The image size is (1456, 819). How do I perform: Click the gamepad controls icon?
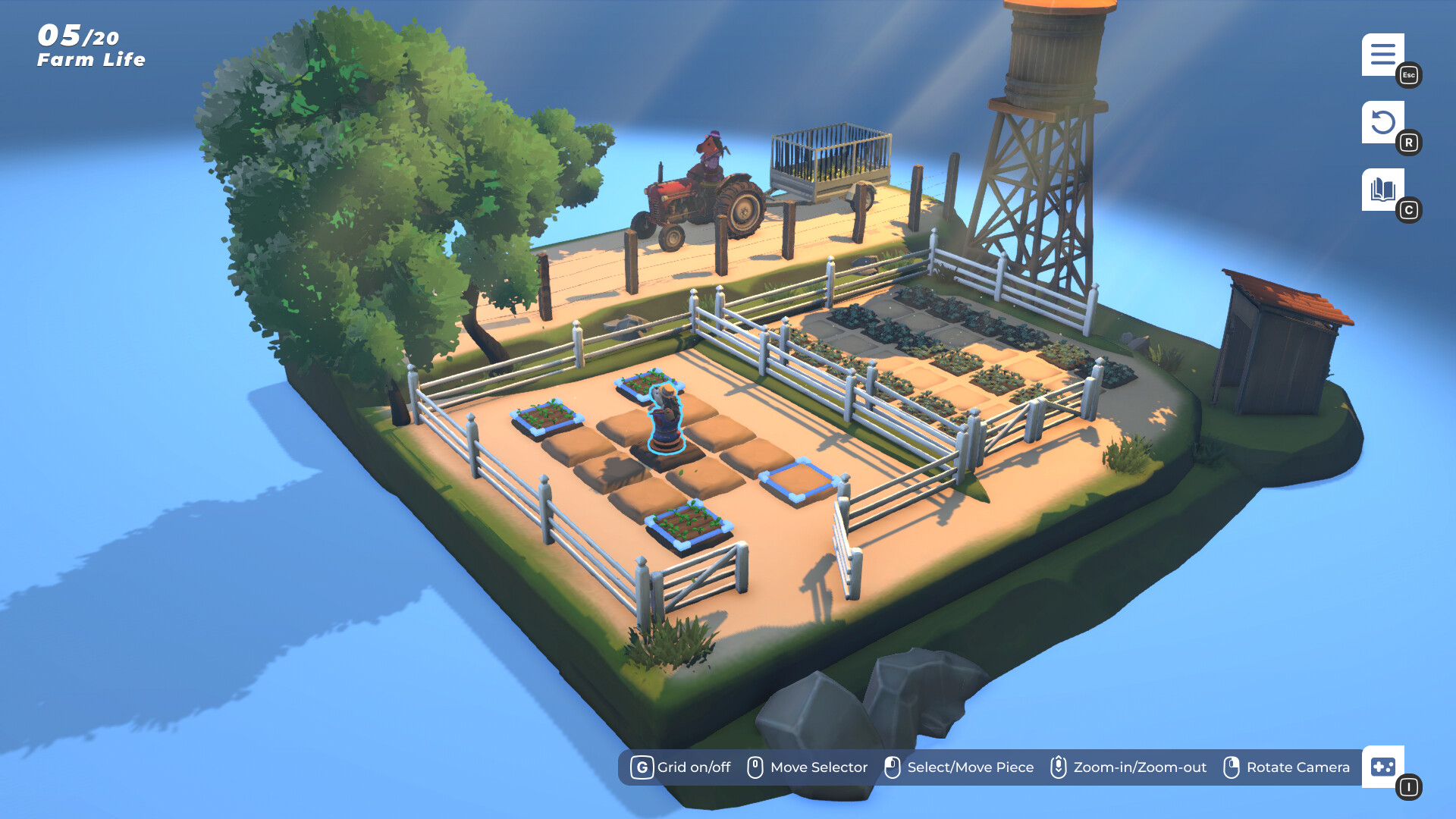tap(1384, 767)
